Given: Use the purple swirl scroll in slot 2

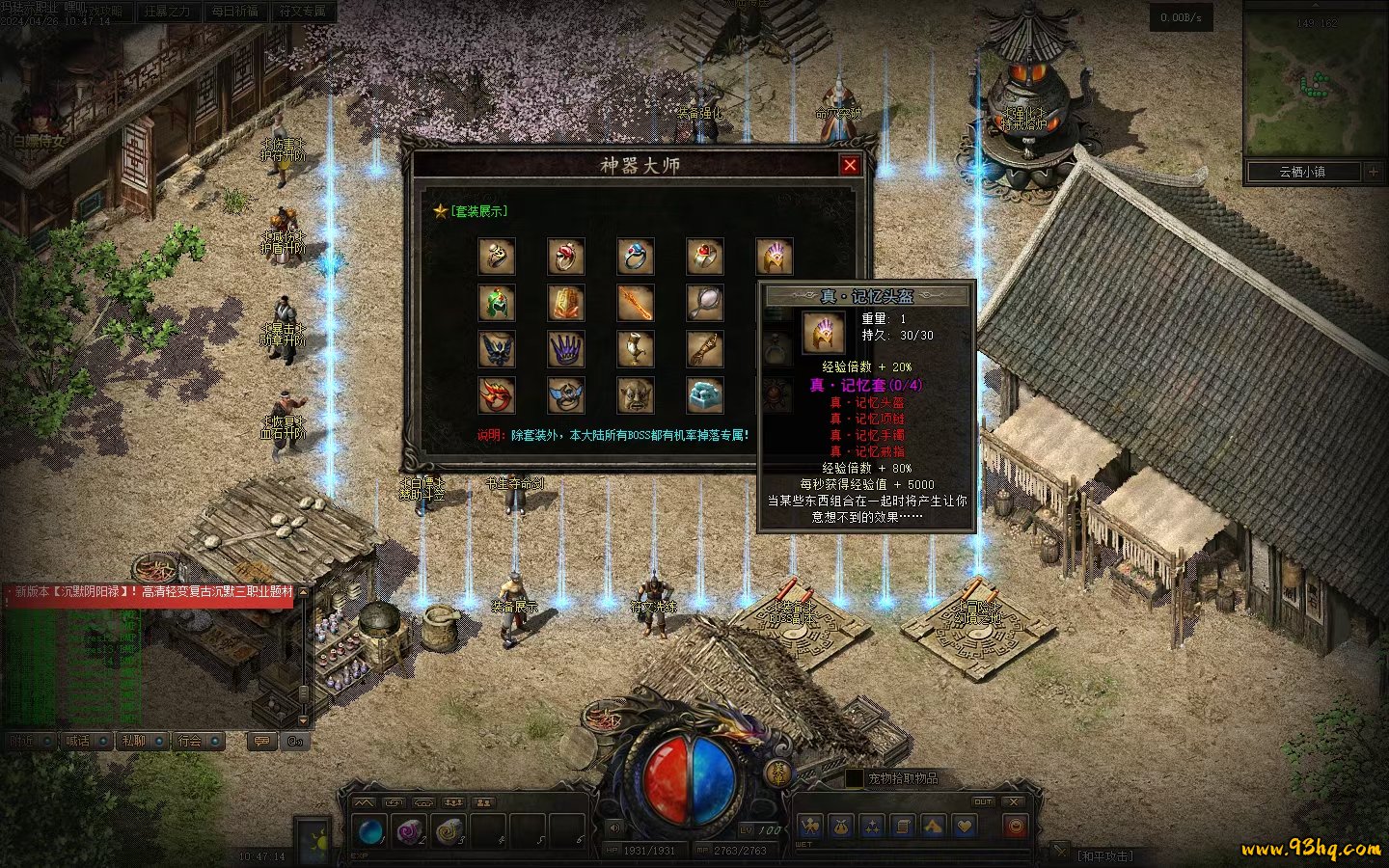Looking at the screenshot, I should [410, 831].
